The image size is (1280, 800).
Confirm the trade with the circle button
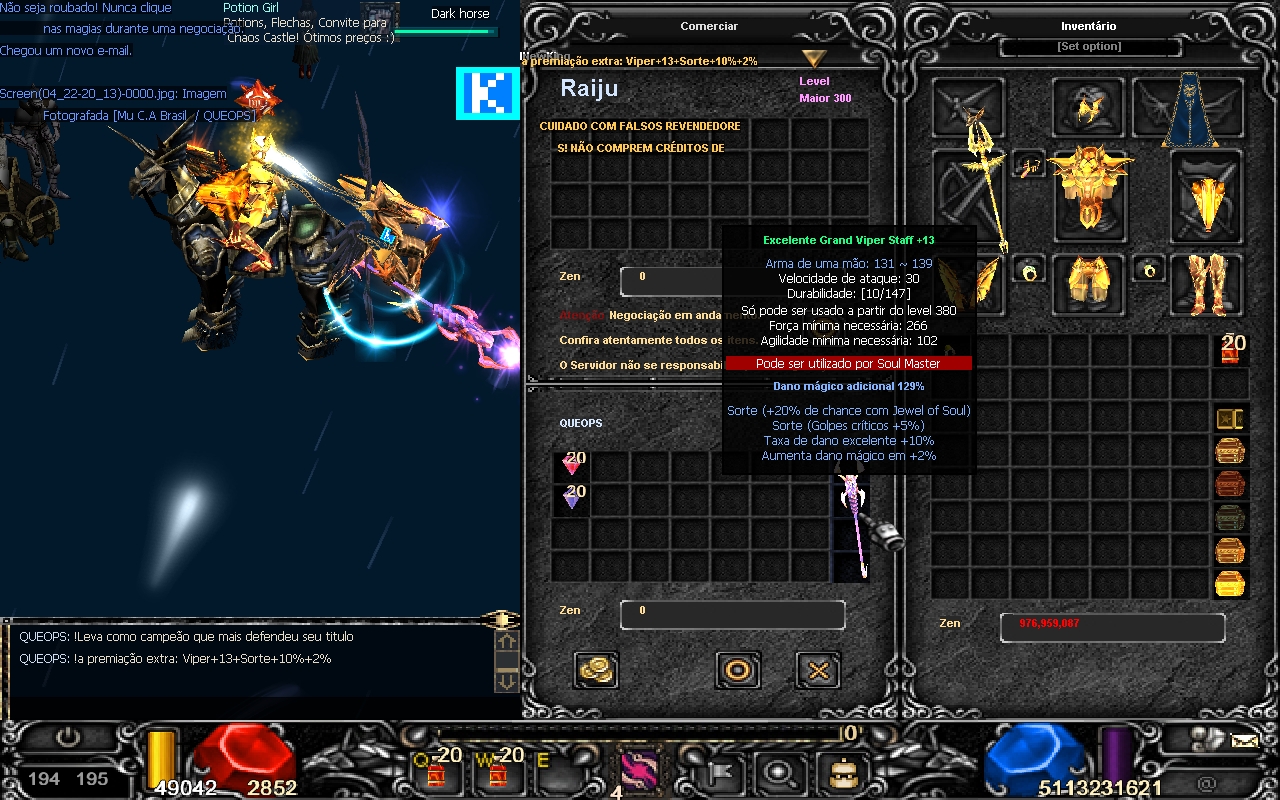coord(738,670)
